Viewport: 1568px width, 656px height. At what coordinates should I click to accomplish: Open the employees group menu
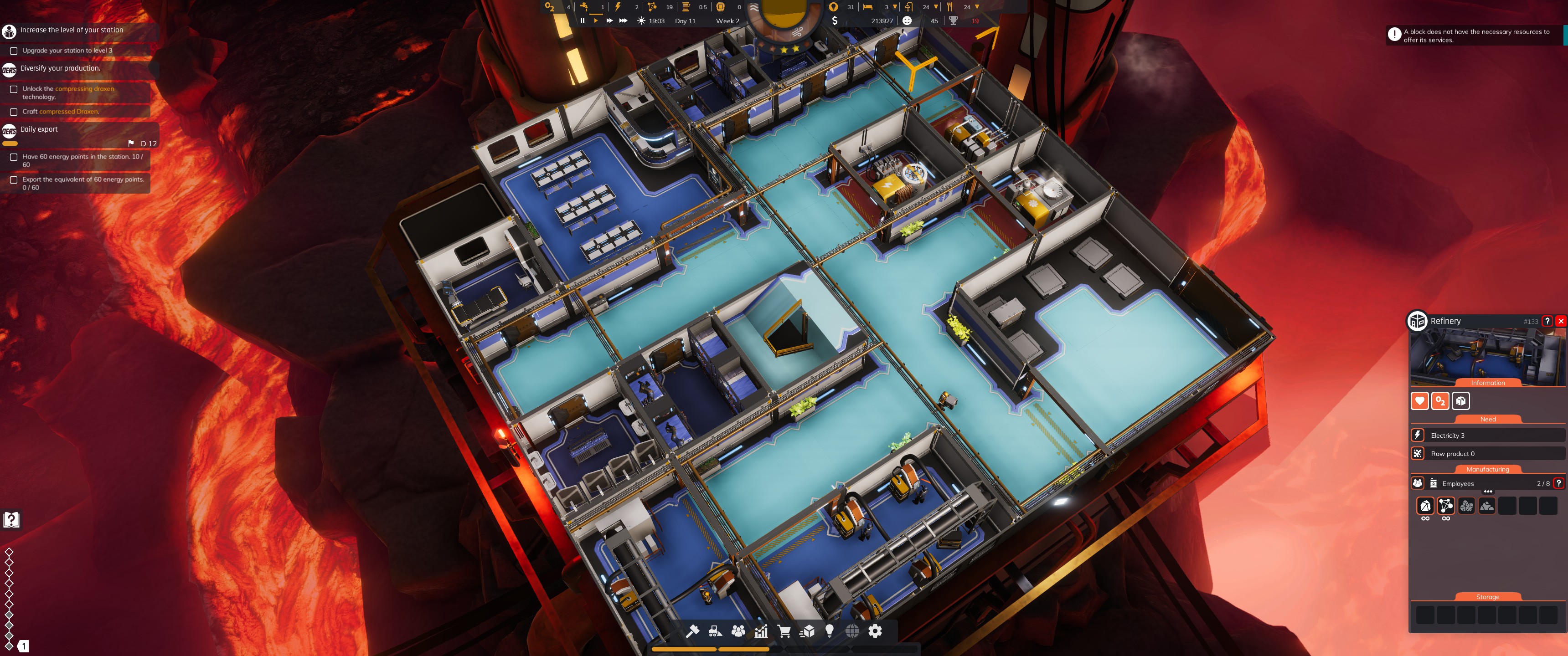(x=738, y=631)
